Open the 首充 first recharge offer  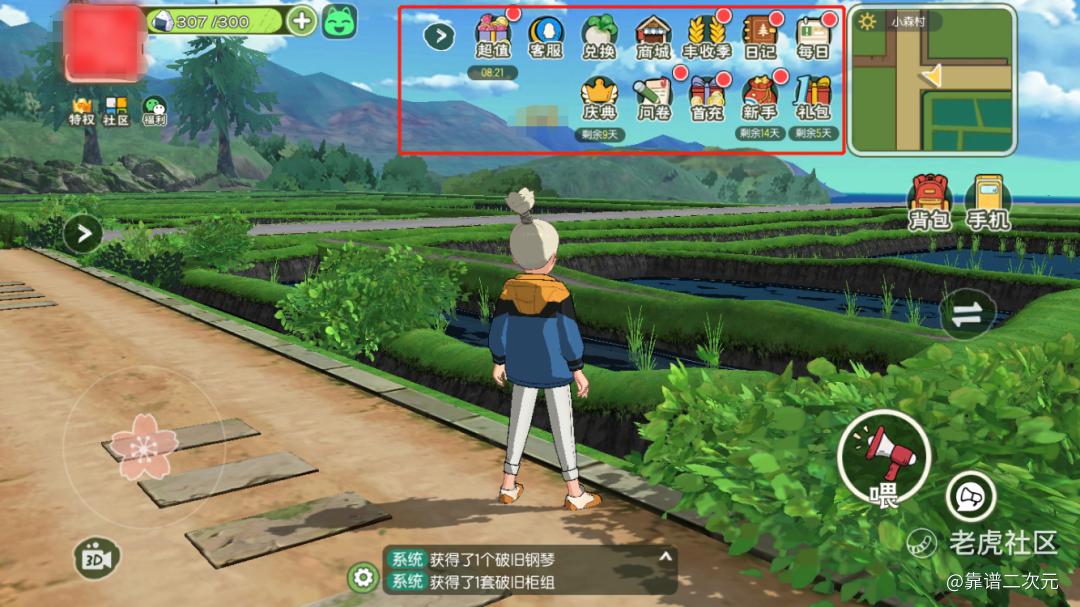[706, 98]
